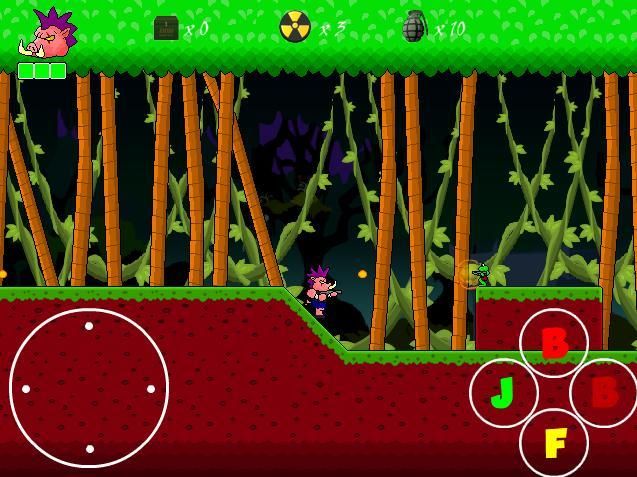
Task: Tap the bright red B button
Action: (x=554, y=343)
